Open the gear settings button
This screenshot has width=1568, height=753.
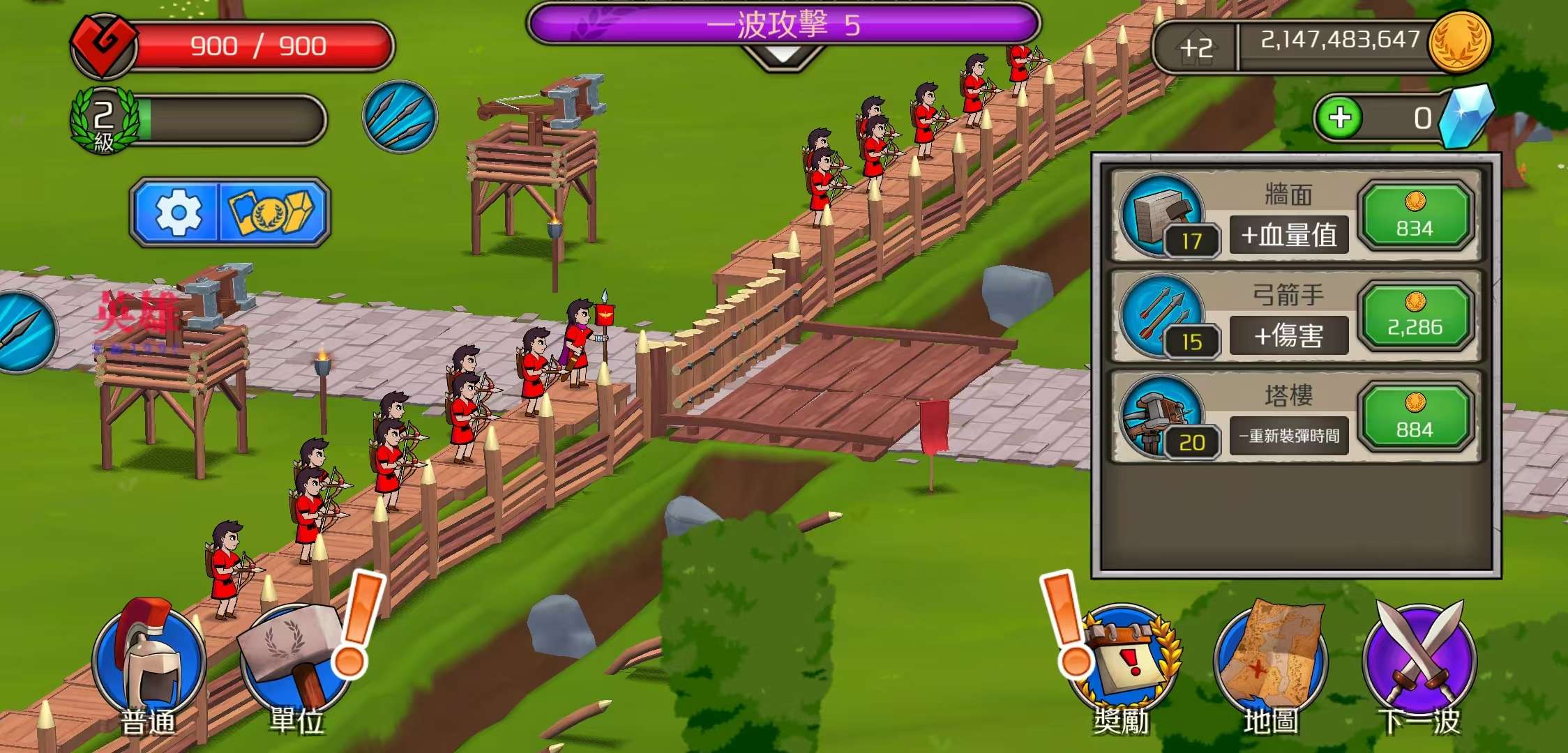pos(177,212)
